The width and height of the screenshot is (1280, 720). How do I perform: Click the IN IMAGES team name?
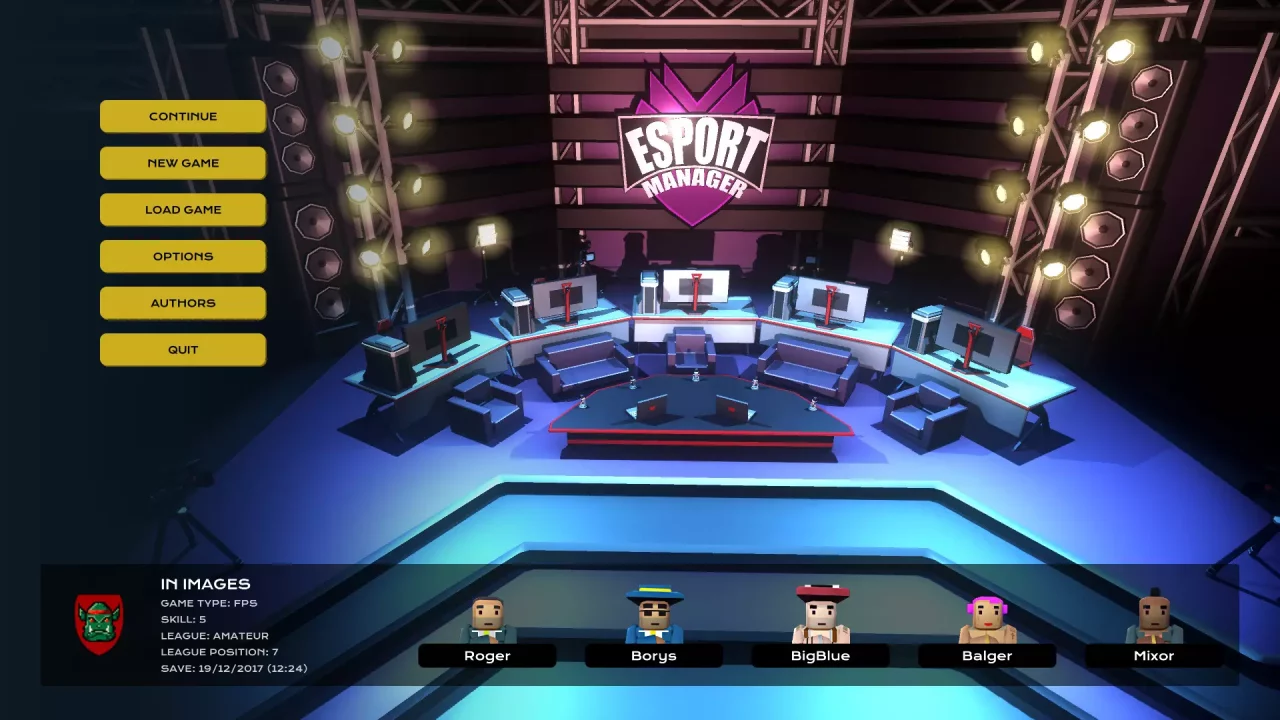[205, 583]
